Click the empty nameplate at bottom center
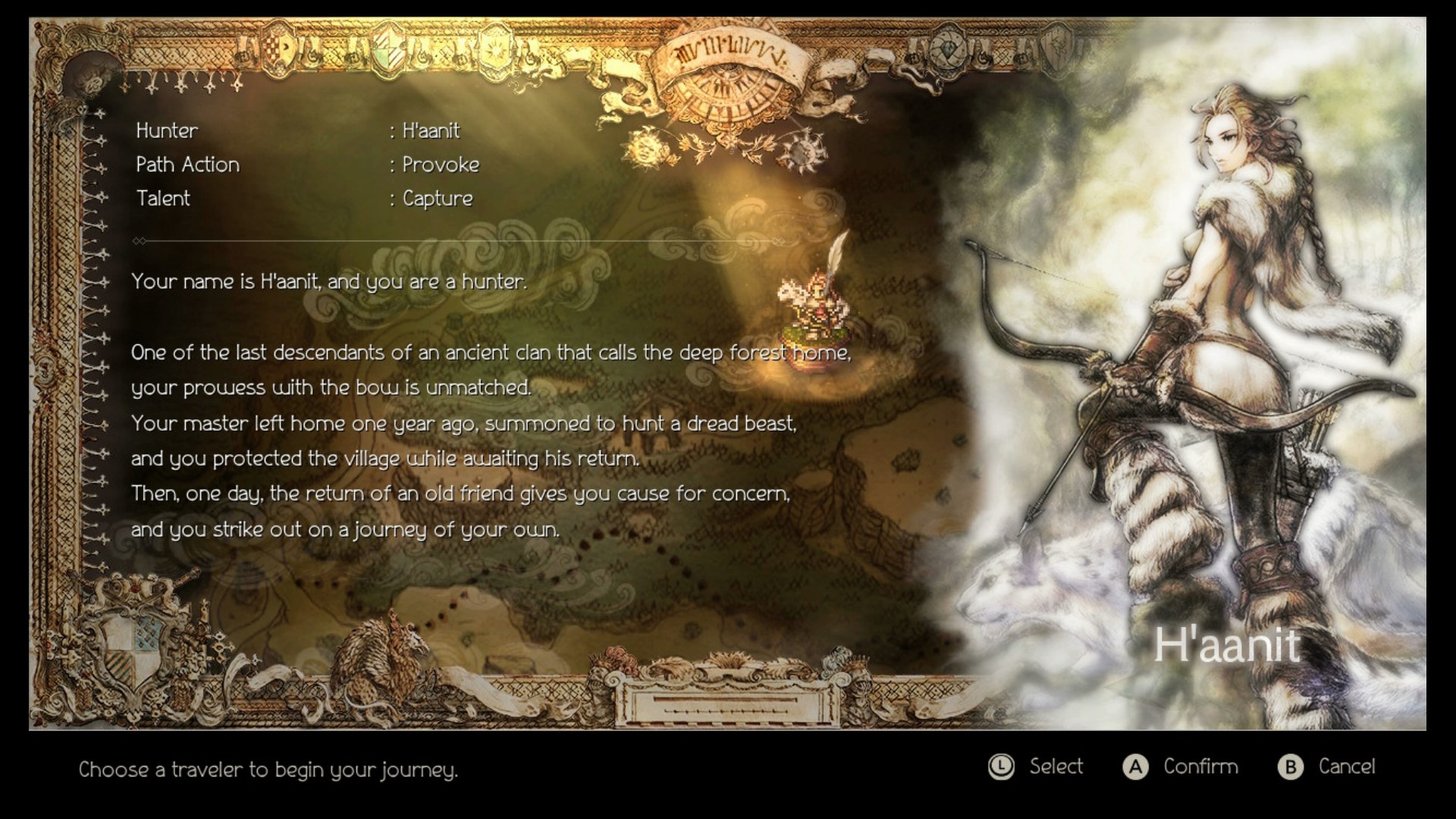1456x819 pixels. [x=726, y=705]
